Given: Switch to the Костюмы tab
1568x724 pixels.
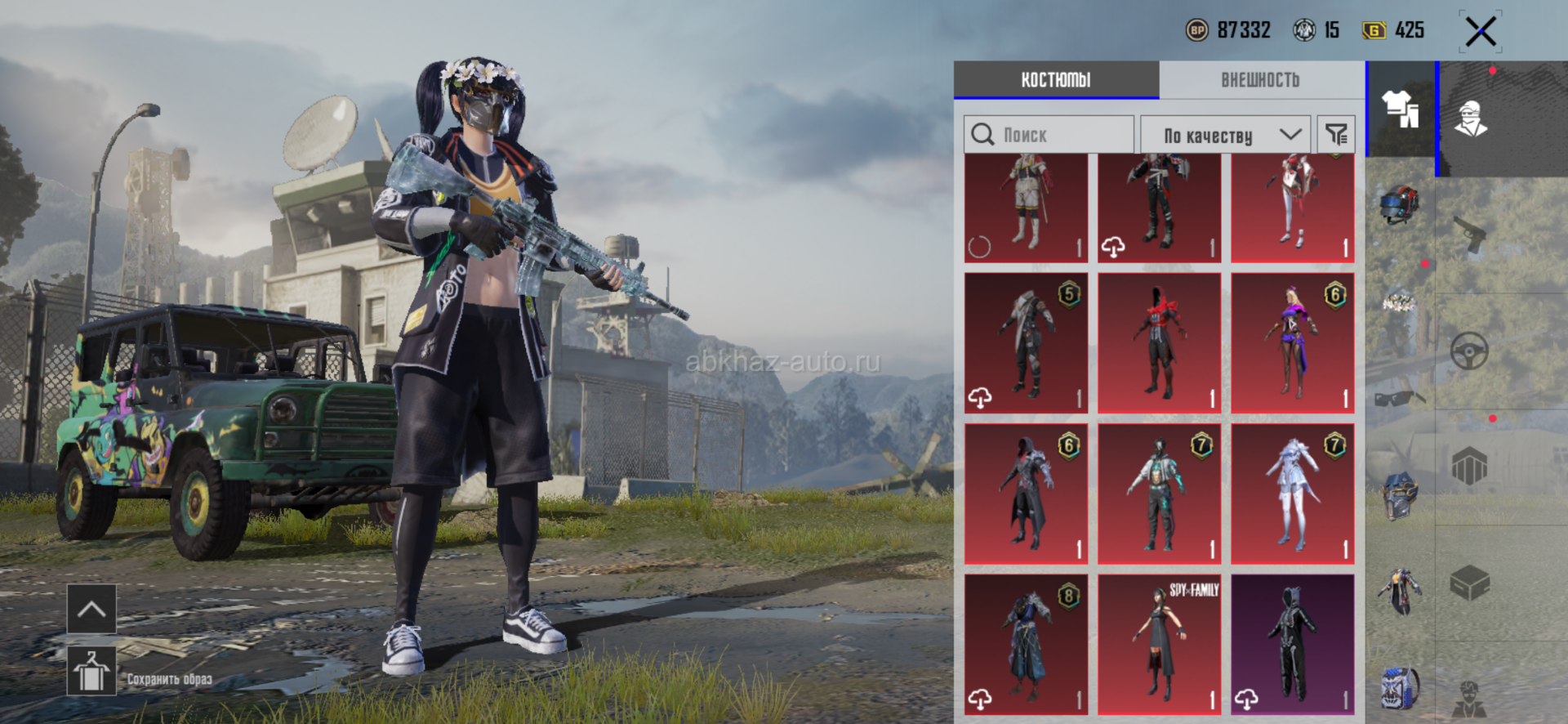Looking at the screenshot, I should click(1055, 80).
